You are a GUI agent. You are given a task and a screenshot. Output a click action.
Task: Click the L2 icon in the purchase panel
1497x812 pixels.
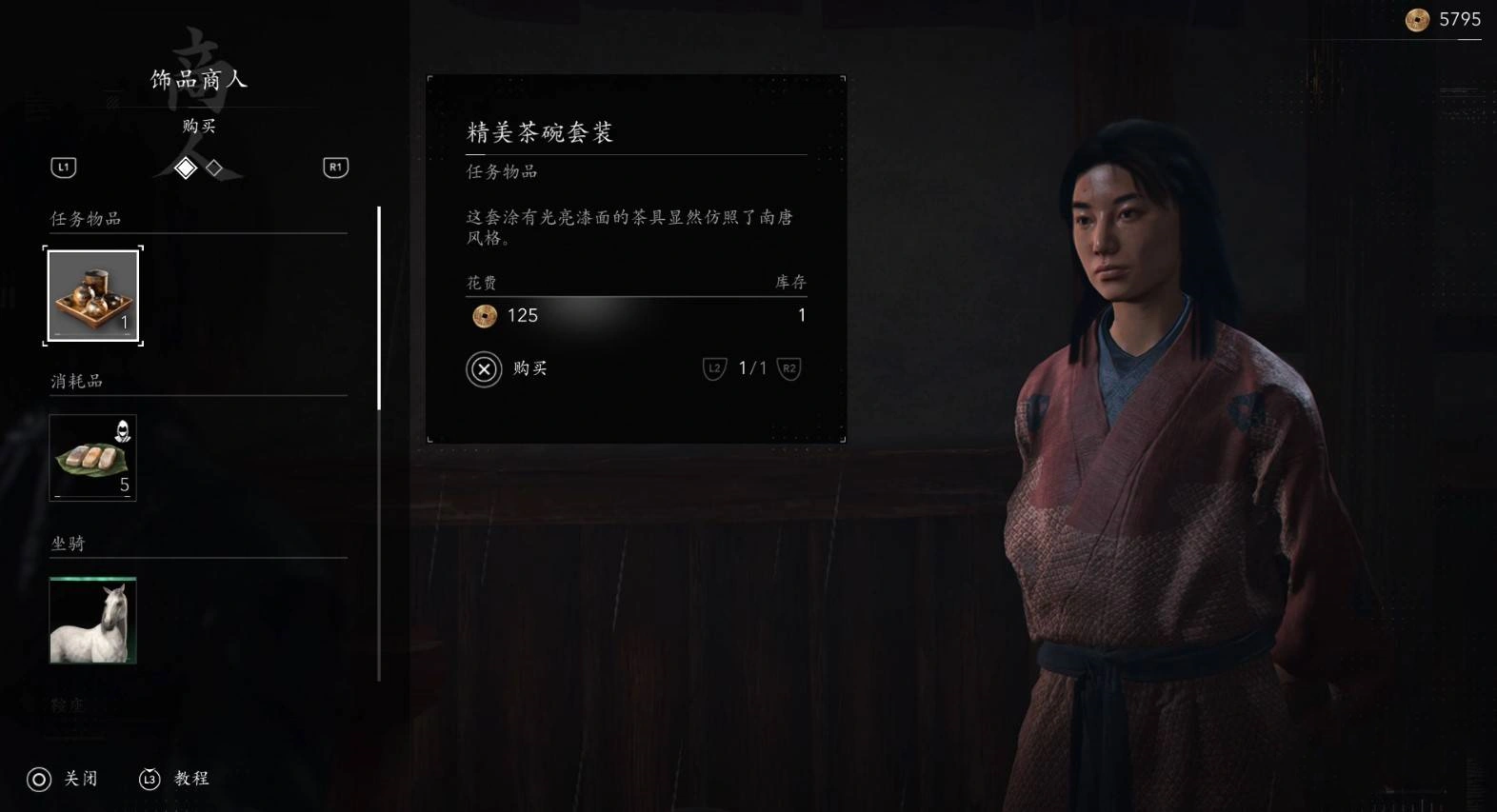(713, 368)
